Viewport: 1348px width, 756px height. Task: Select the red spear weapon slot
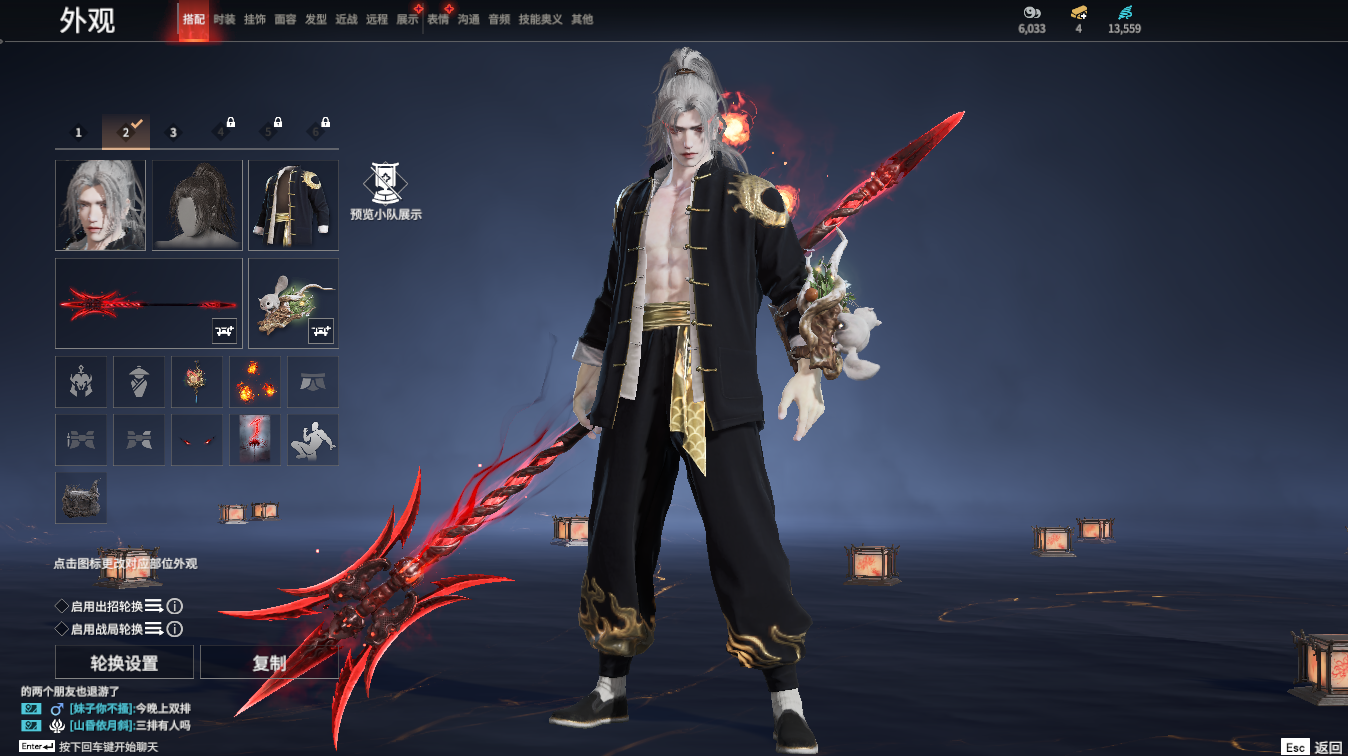coord(149,303)
